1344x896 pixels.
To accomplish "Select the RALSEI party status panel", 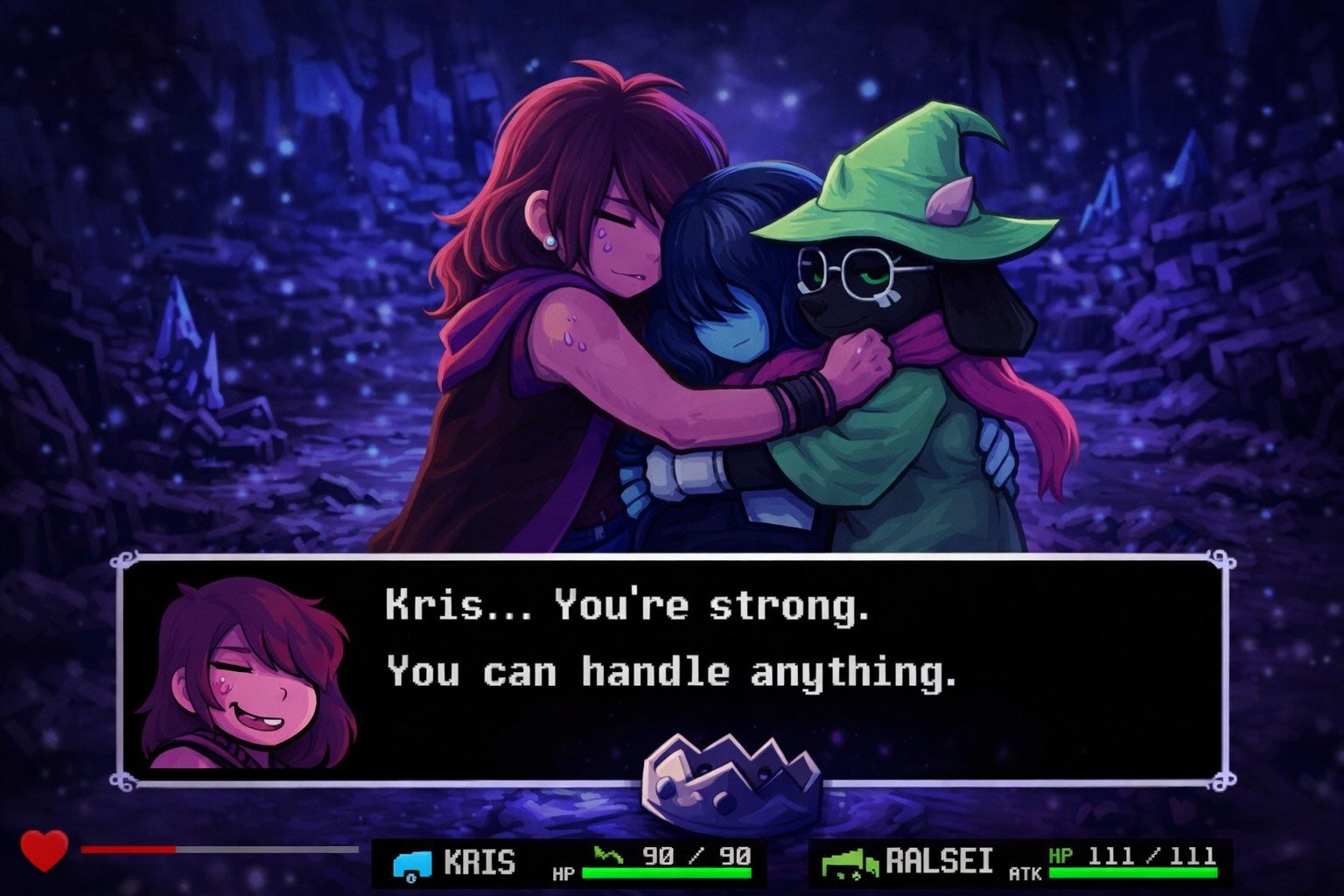I will (1020, 863).
